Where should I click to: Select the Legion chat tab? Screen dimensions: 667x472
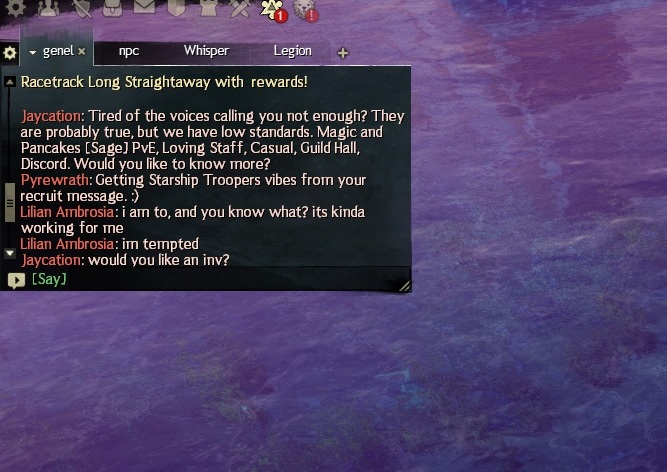click(x=292, y=51)
